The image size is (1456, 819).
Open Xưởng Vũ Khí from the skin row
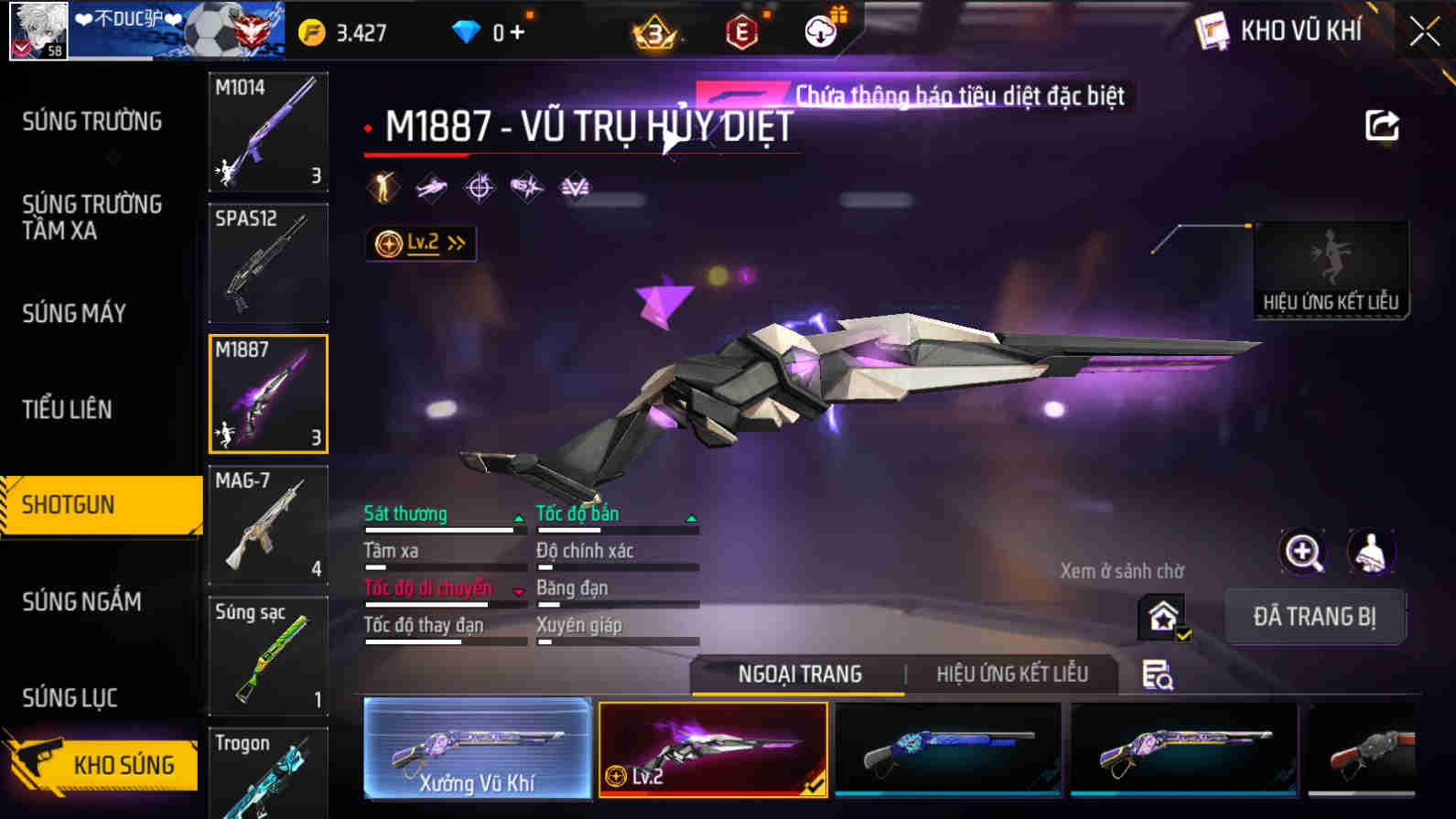(478, 749)
